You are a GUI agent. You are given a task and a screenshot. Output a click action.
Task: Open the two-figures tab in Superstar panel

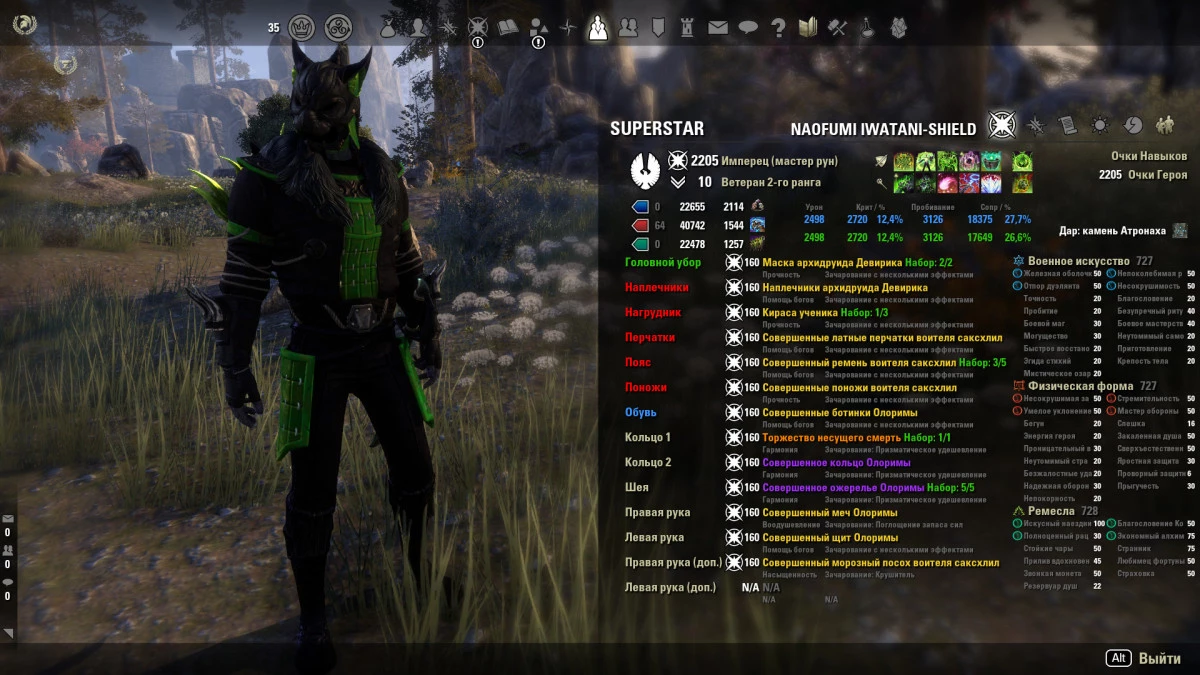click(x=1164, y=125)
